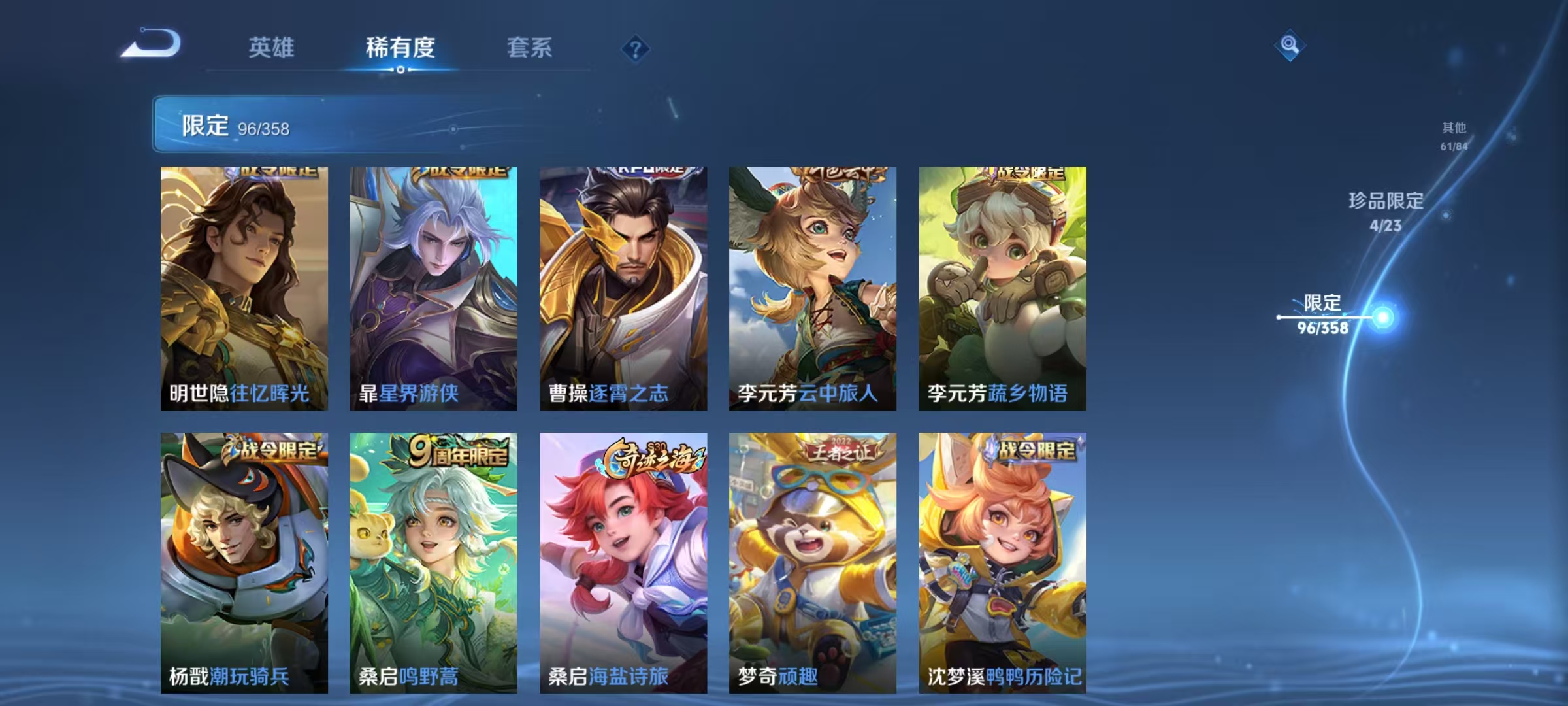Switch to the 套系 tab
Viewport: 1568px width, 706px height.
click(530, 48)
